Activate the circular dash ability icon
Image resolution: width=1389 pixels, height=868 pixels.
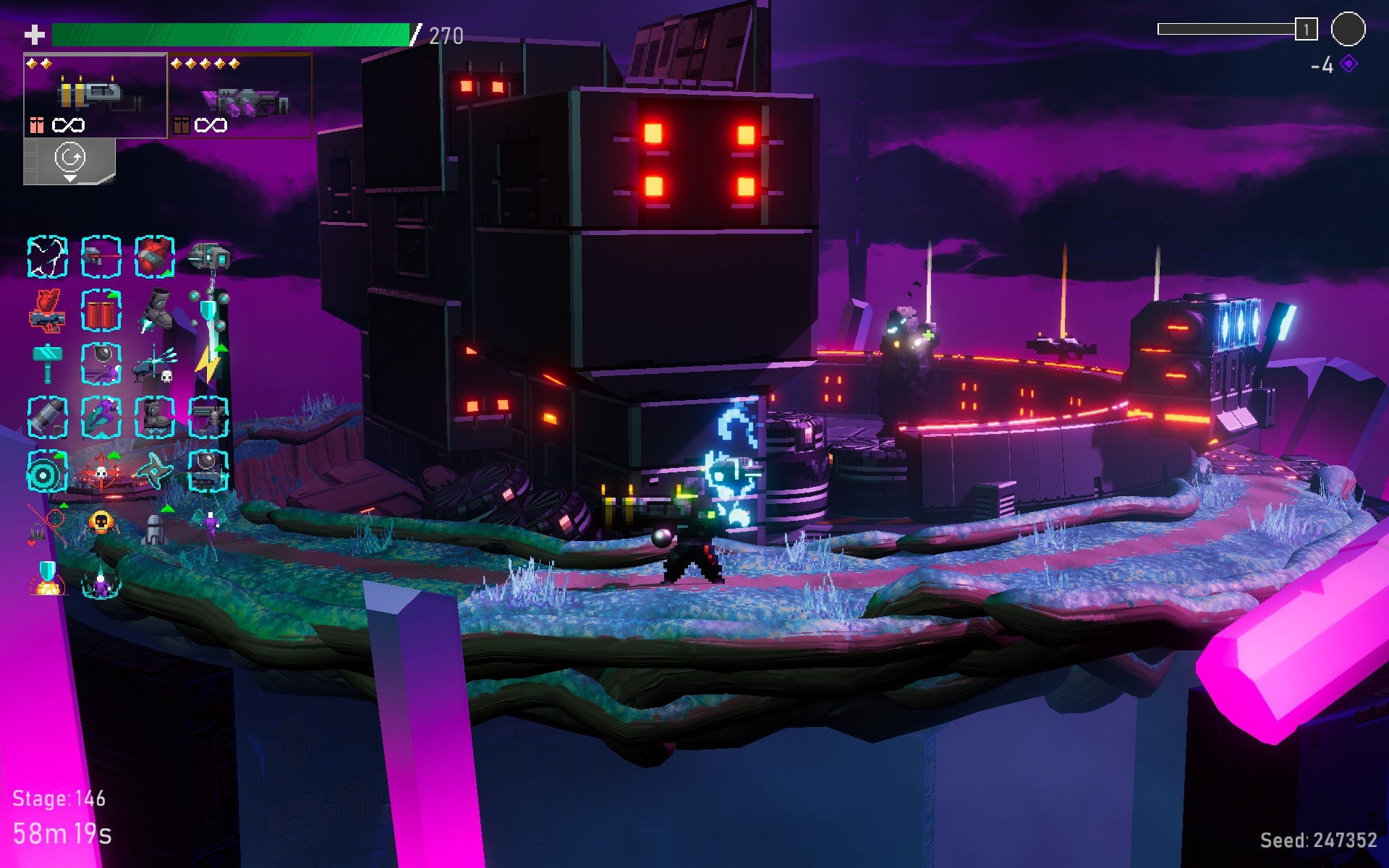point(70,160)
